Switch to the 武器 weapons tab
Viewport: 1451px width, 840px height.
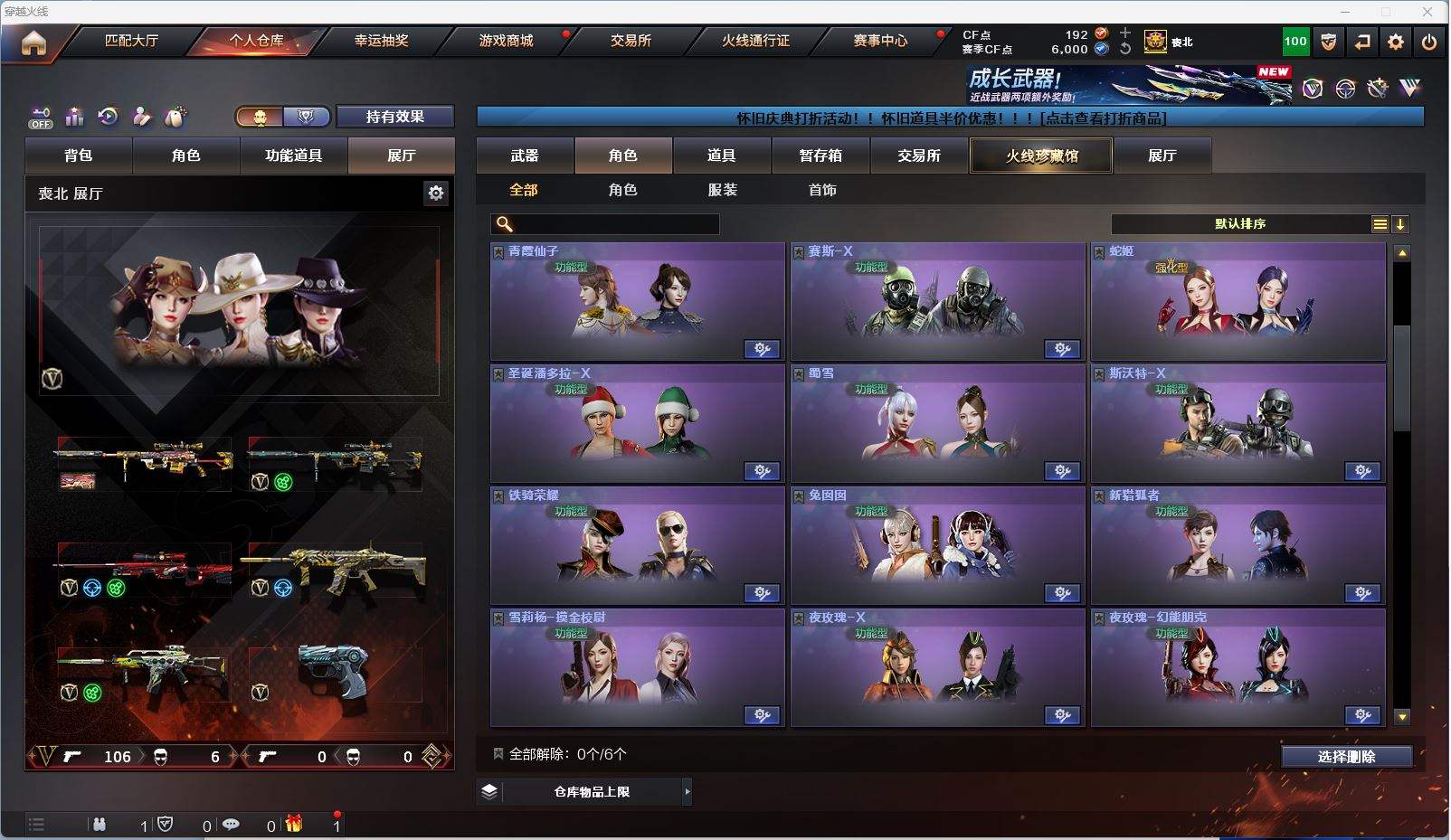[x=525, y=156]
